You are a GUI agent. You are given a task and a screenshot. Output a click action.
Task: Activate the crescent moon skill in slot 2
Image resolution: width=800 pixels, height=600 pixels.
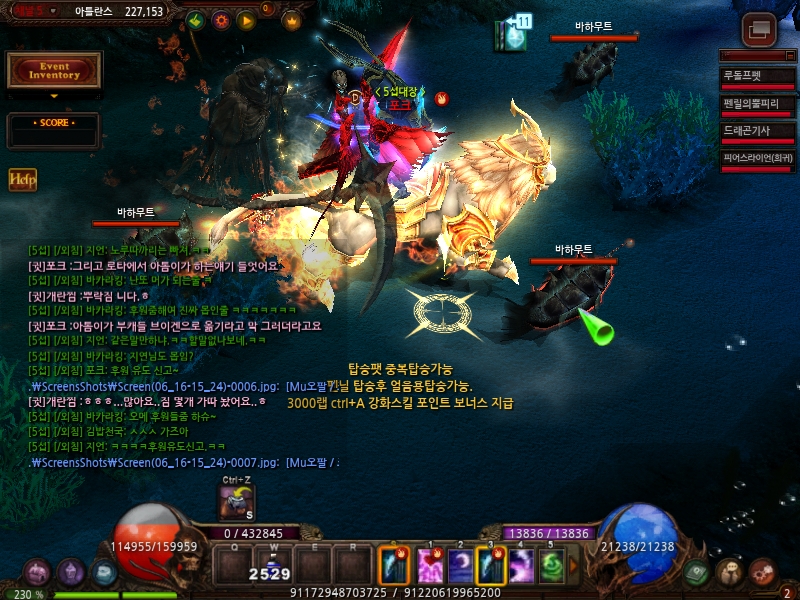pyautogui.click(x=460, y=565)
